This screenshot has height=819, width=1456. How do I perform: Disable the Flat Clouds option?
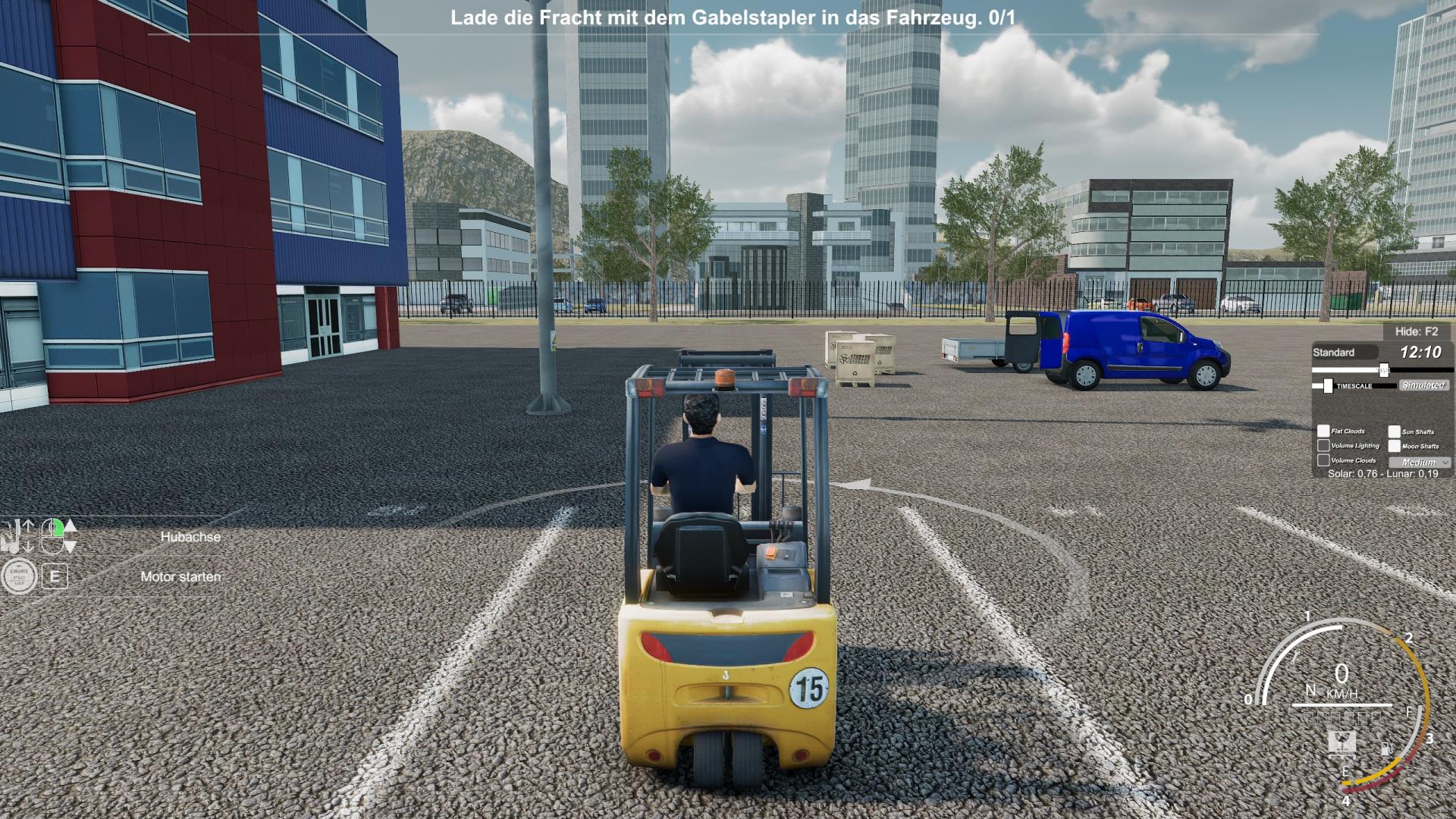point(1323,431)
